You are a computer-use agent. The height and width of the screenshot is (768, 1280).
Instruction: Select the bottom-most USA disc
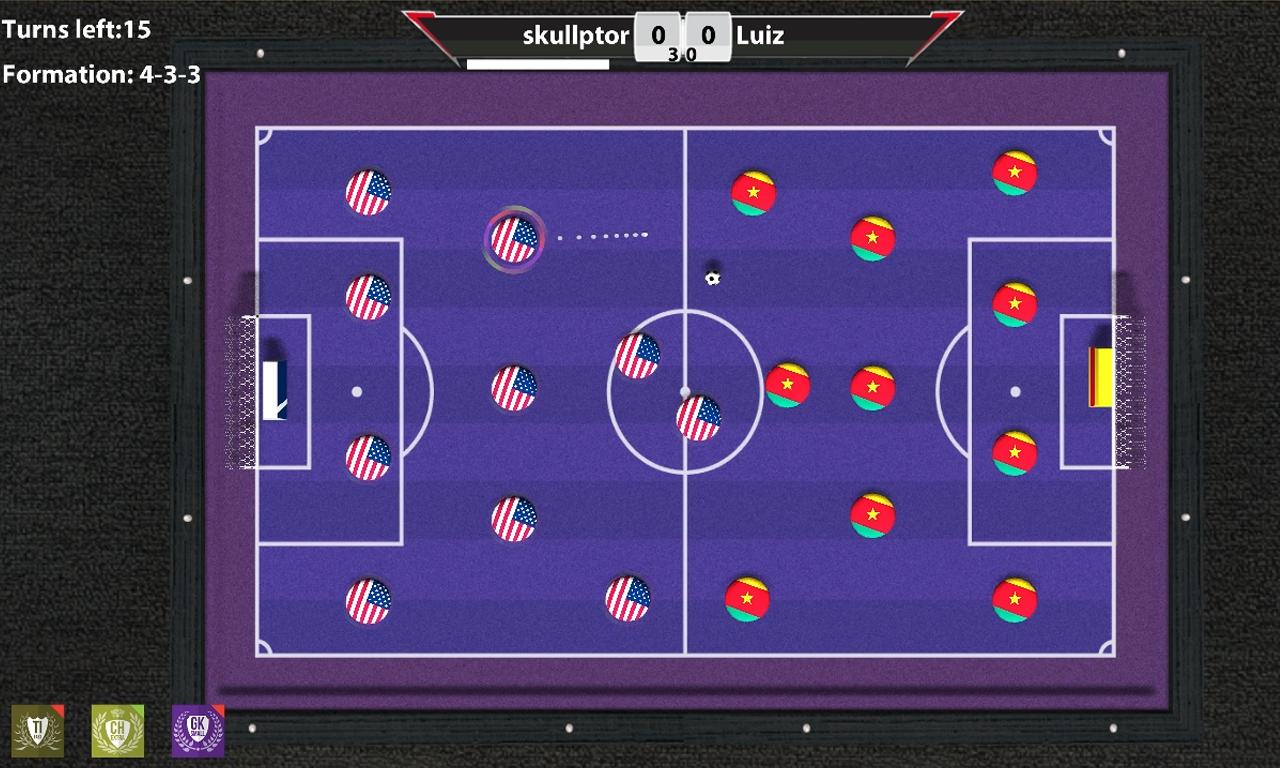(370, 601)
